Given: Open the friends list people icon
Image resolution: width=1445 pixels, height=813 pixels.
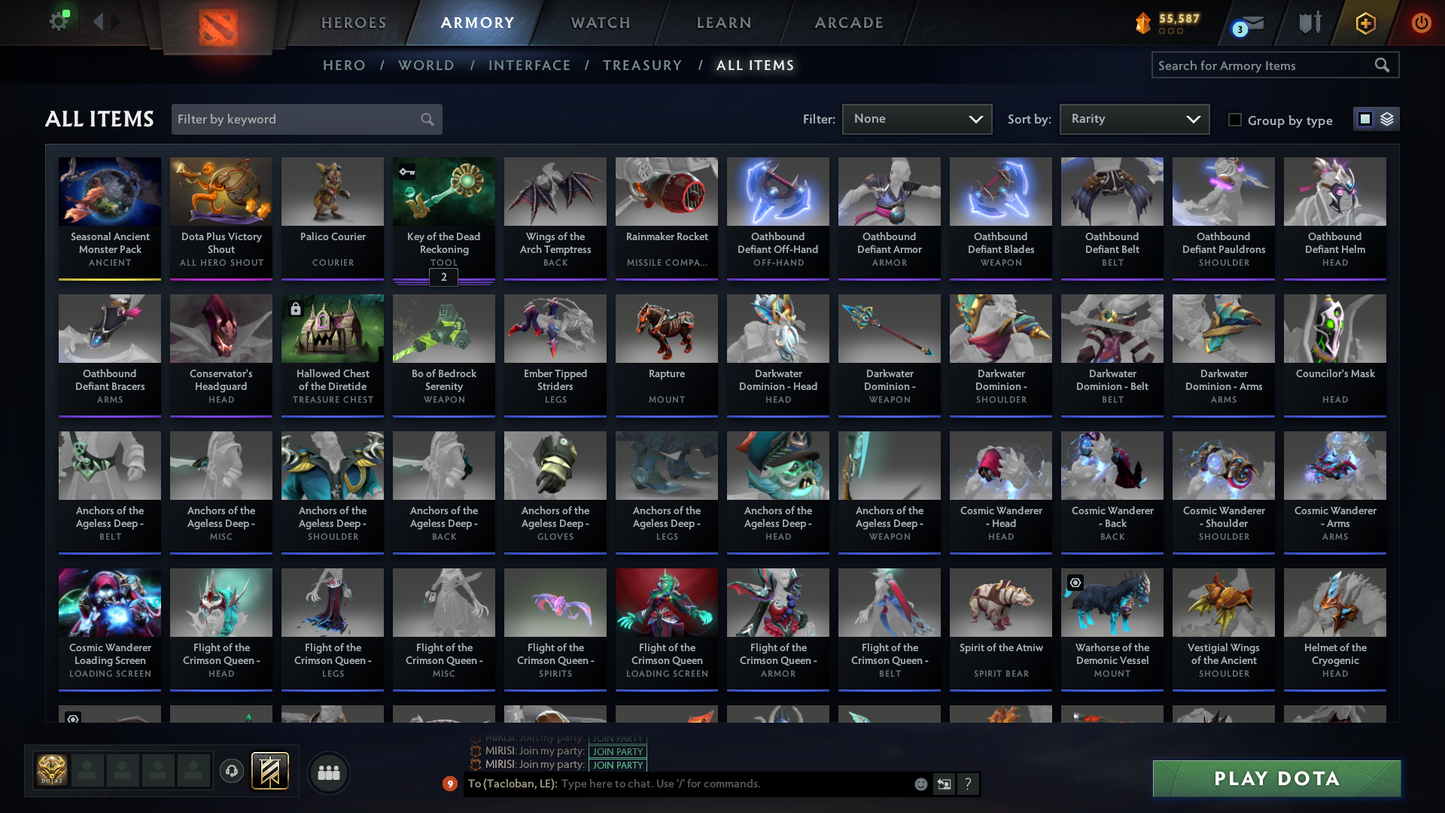Looking at the screenshot, I should 328,772.
